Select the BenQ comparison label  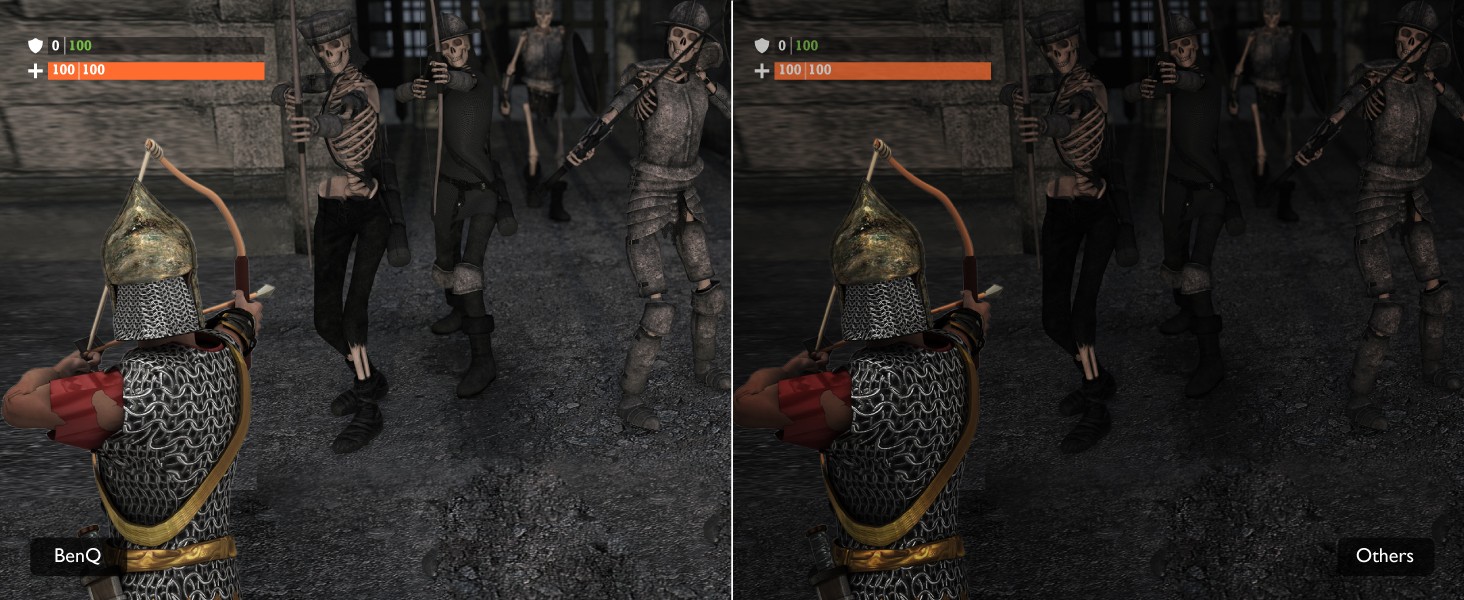(x=78, y=556)
